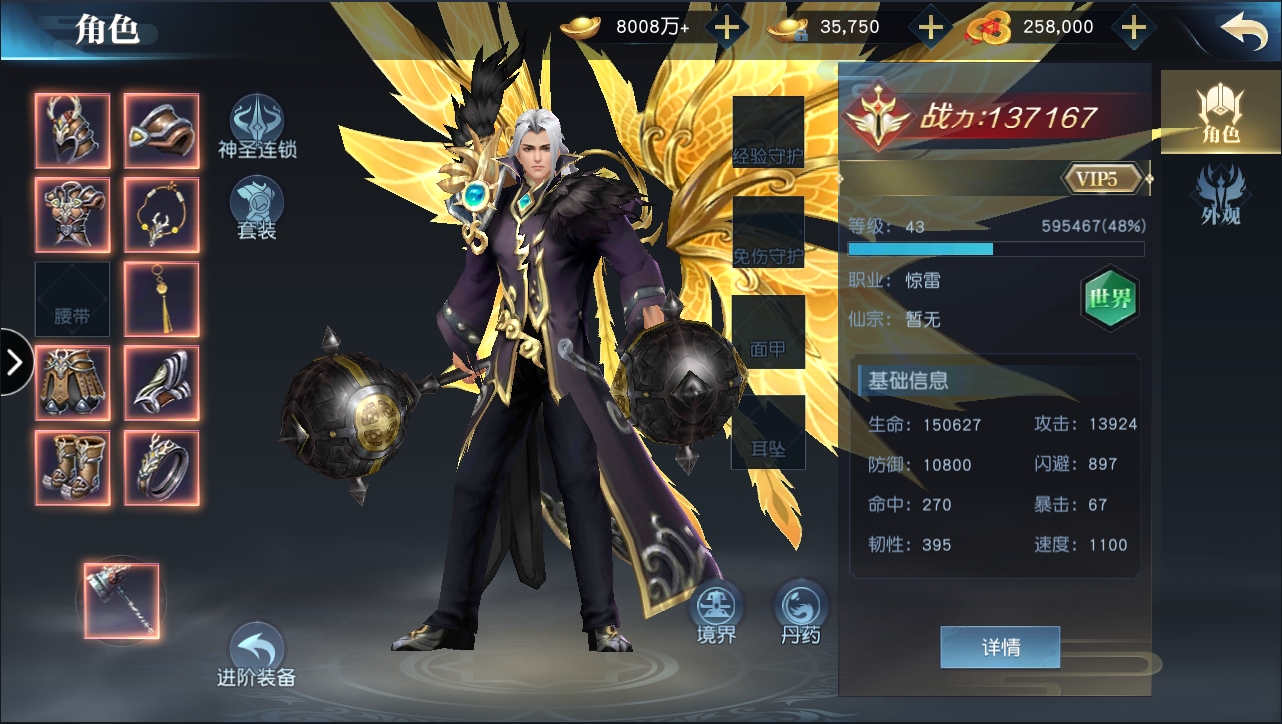Open the 详情 details button
The width and height of the screenshot is (1282, 724).
[1000, 648]
